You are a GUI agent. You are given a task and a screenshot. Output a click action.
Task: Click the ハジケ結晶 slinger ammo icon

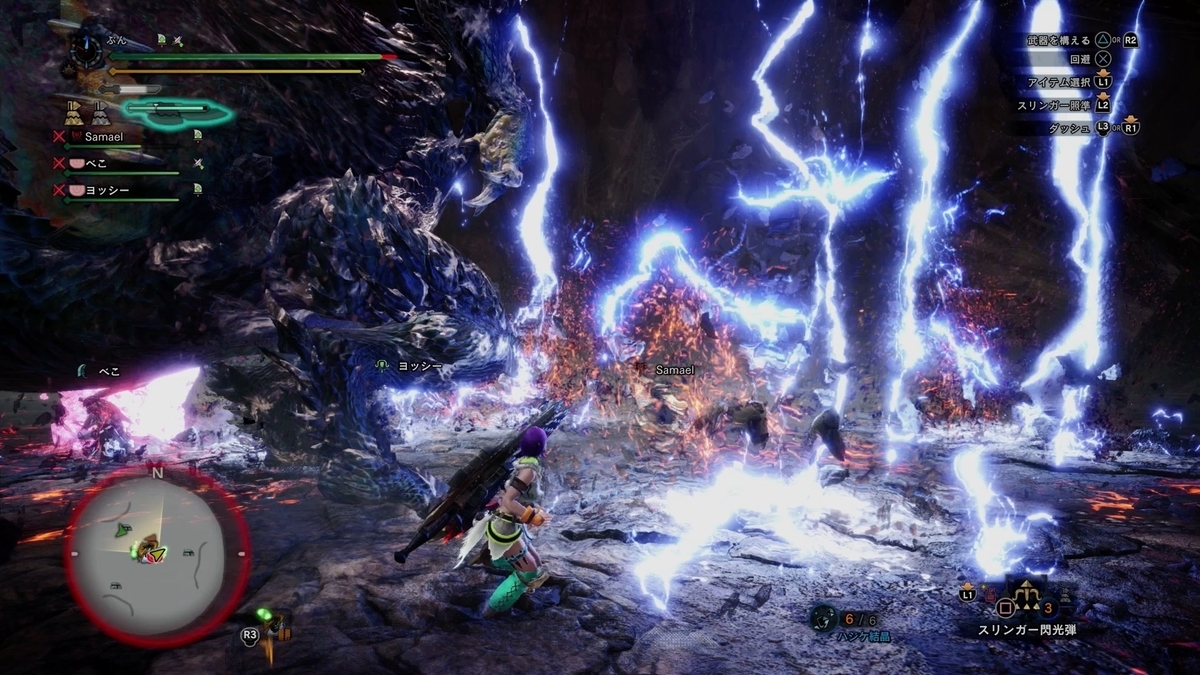[x=824, y=618]
